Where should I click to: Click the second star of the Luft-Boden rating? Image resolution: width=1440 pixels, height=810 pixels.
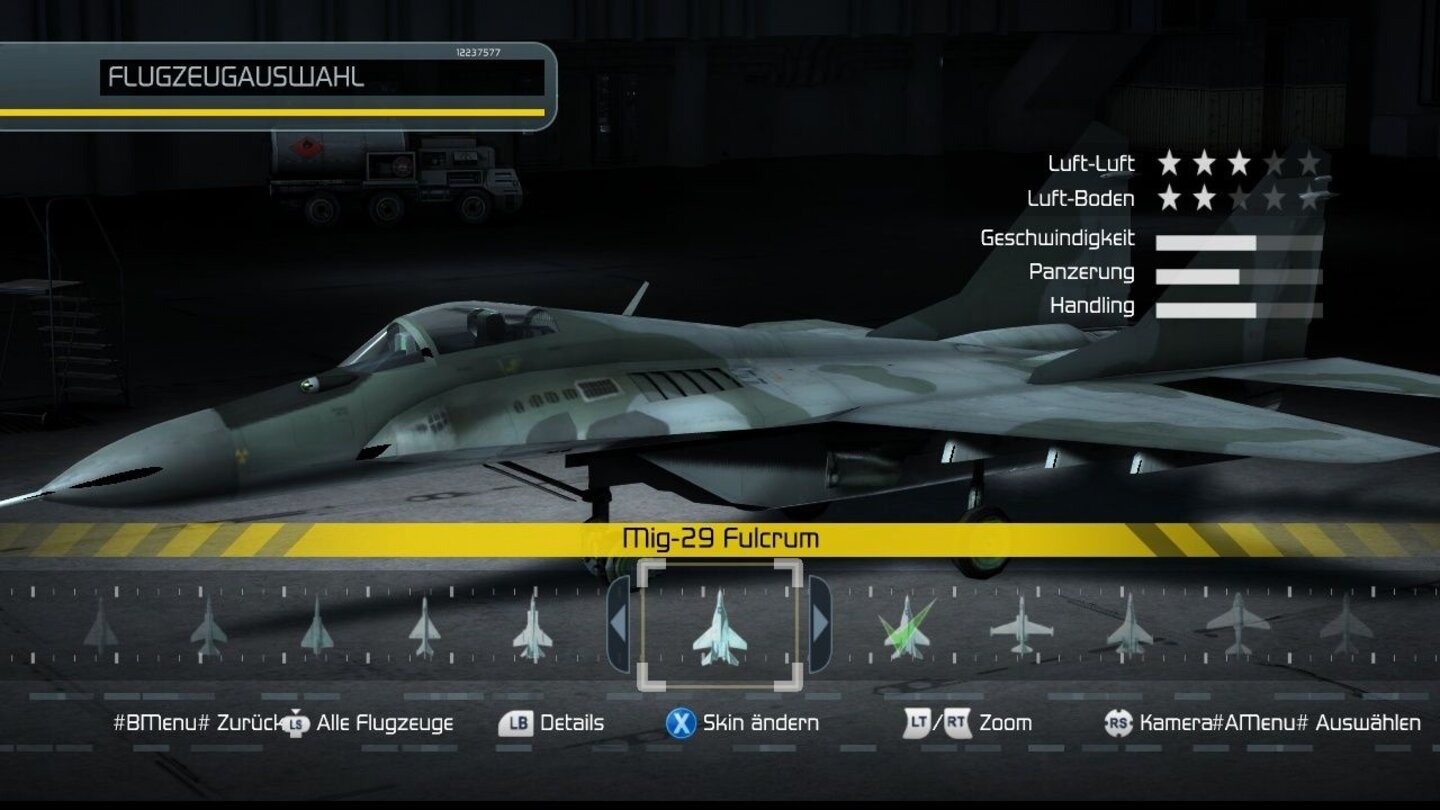pos(1203,199)
